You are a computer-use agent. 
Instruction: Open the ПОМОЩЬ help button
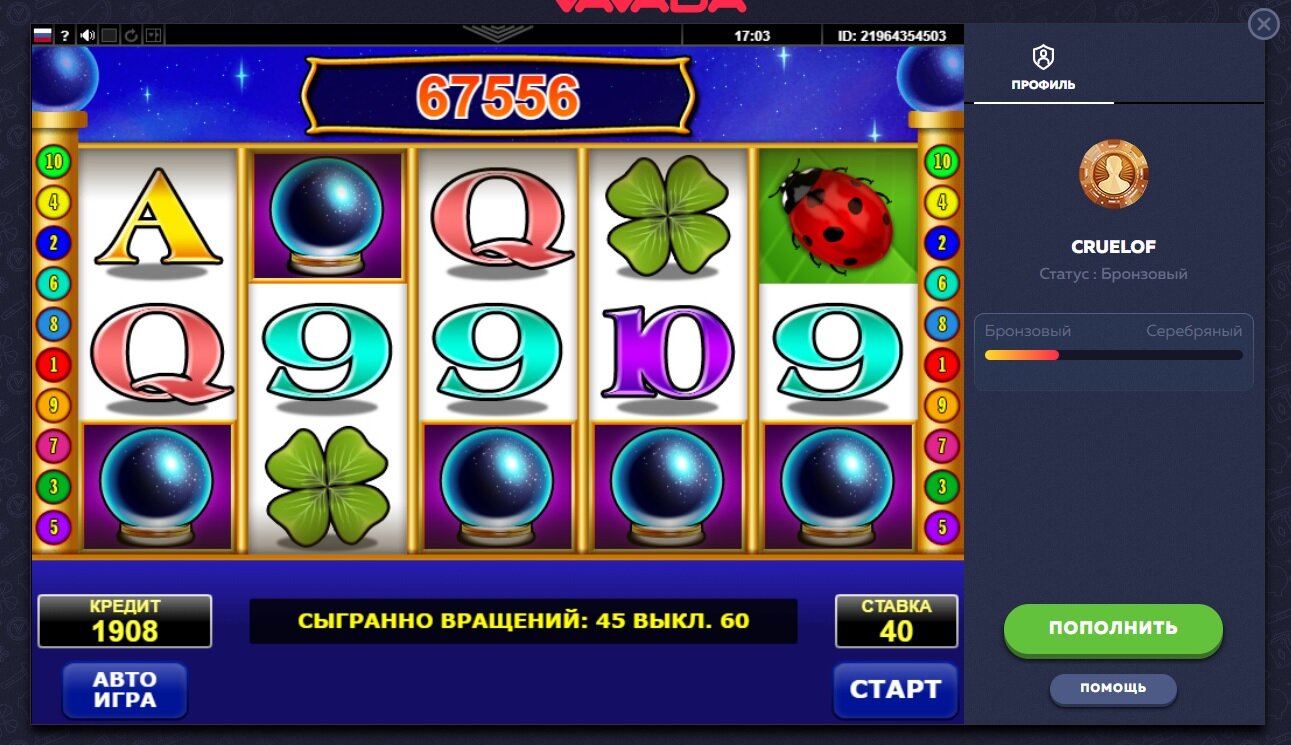(1113, 688)
